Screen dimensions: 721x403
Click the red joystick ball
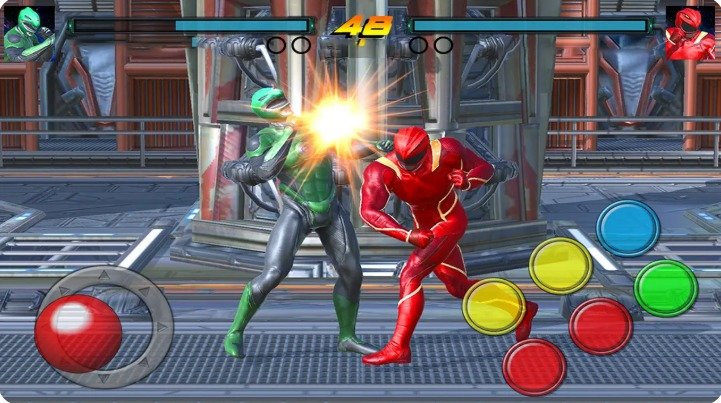pyautogui.click(x=78, y=334)
